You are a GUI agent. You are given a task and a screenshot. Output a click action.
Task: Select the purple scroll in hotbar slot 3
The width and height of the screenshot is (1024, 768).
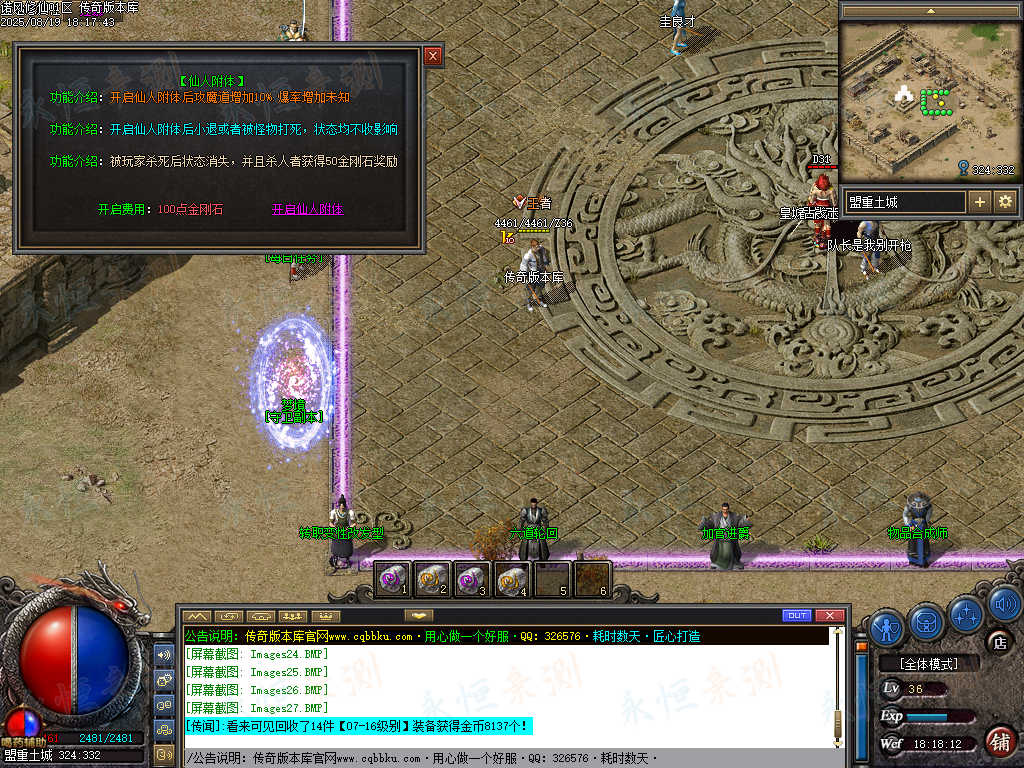coord(471,579)
